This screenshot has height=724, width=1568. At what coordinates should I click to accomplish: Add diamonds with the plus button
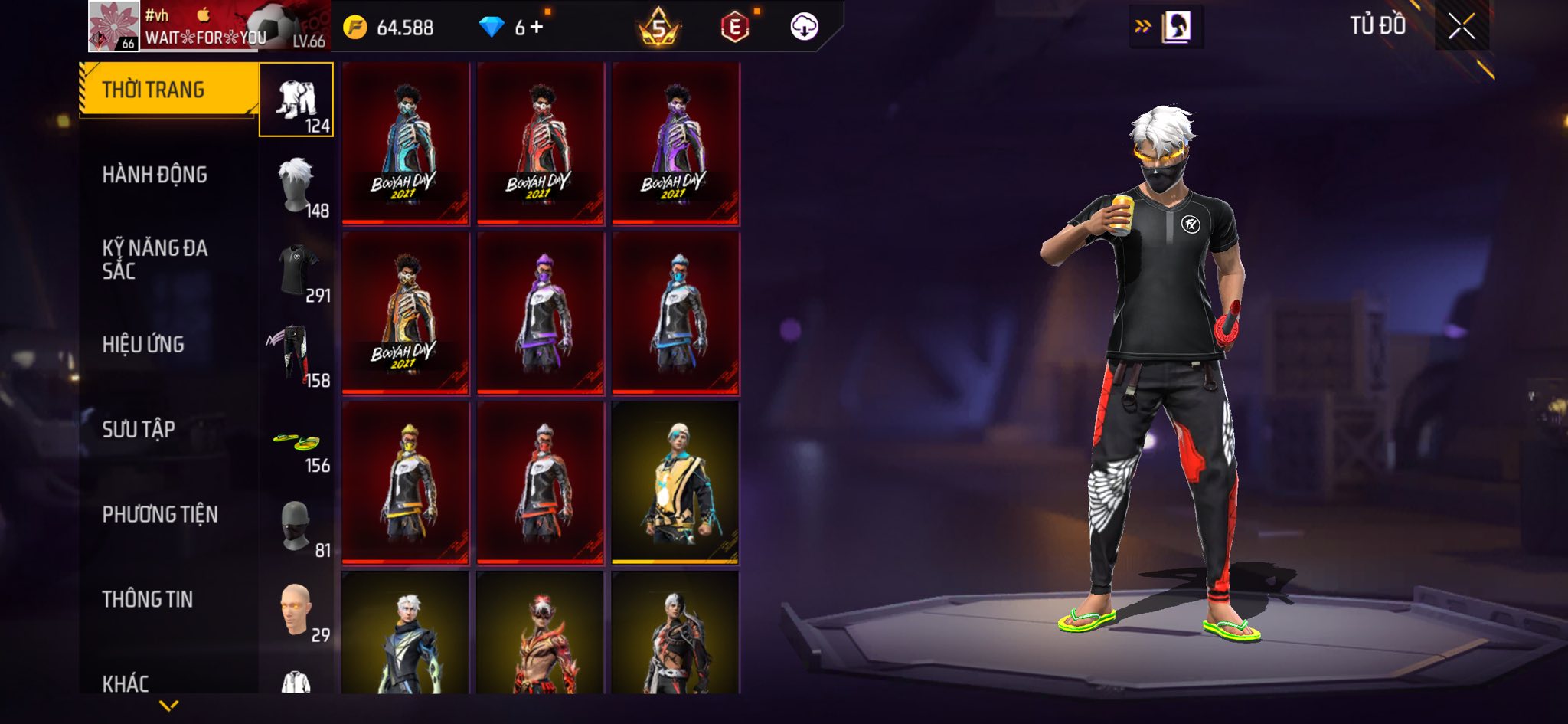[537, 28]
